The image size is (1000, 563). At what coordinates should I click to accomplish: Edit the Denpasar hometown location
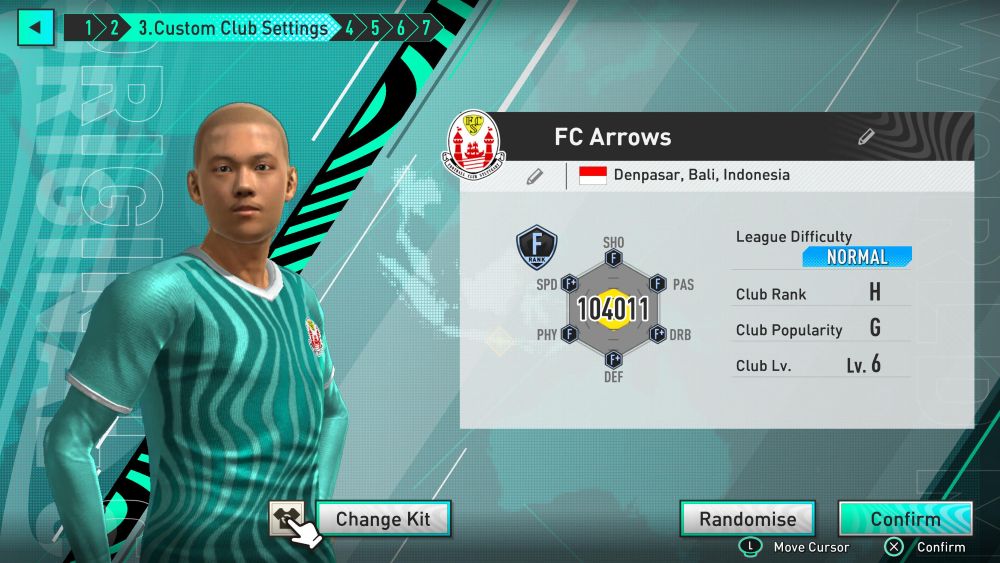(535, 176)
